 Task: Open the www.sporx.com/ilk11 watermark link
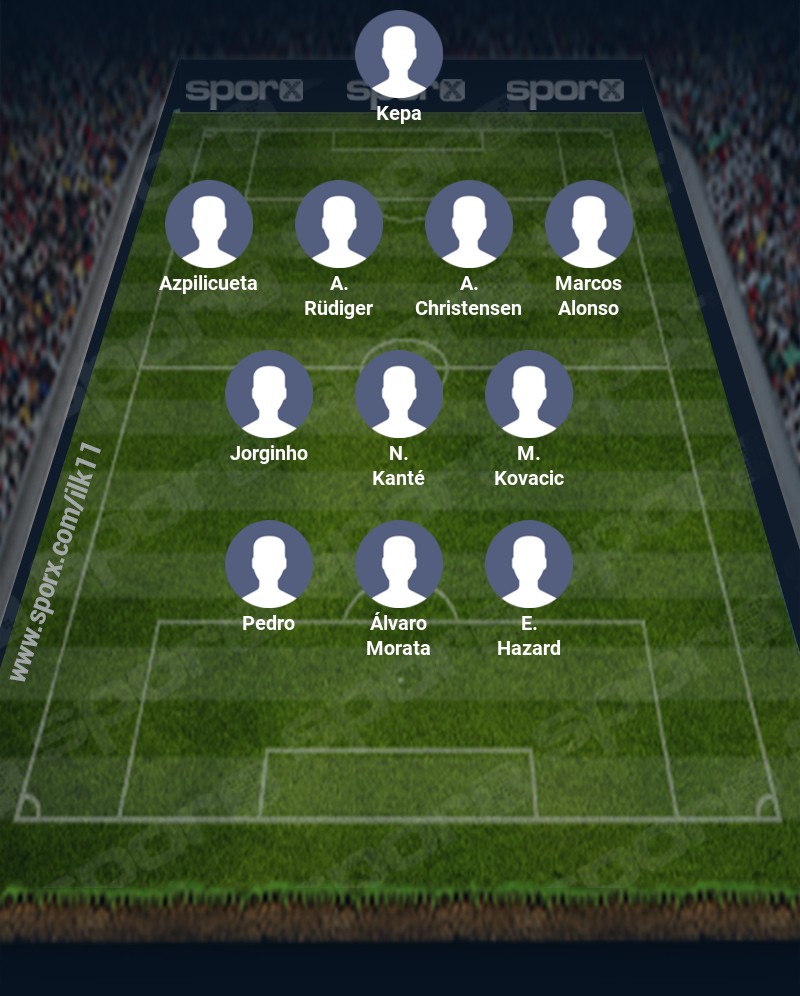57,562
